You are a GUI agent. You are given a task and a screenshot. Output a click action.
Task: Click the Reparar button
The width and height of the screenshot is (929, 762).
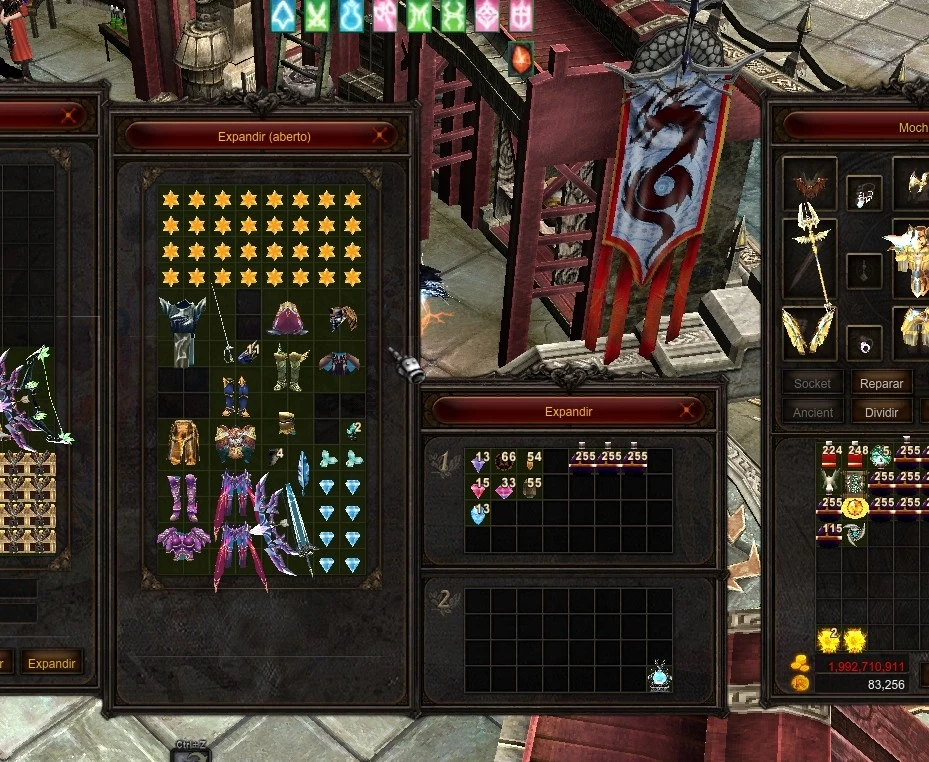click(x=881, y=383)
